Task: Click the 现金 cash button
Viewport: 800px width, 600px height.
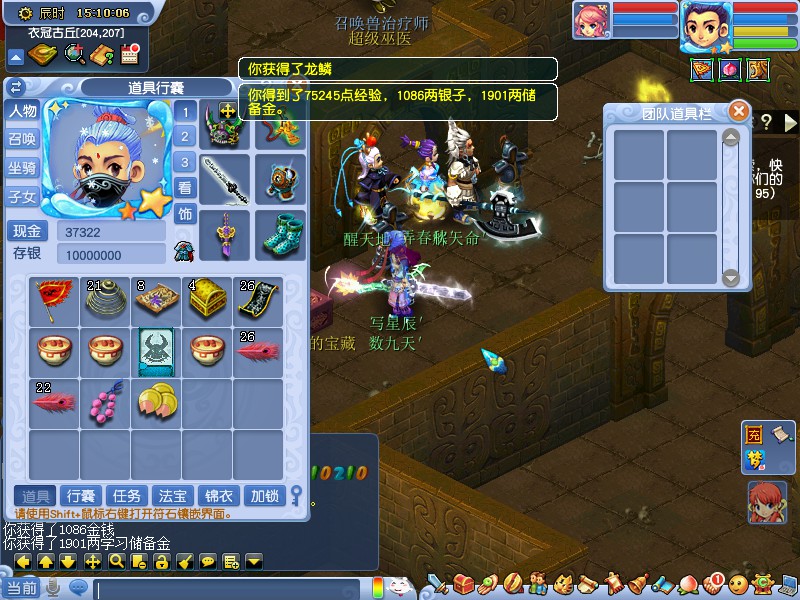Action: click(x=28, y=232)
